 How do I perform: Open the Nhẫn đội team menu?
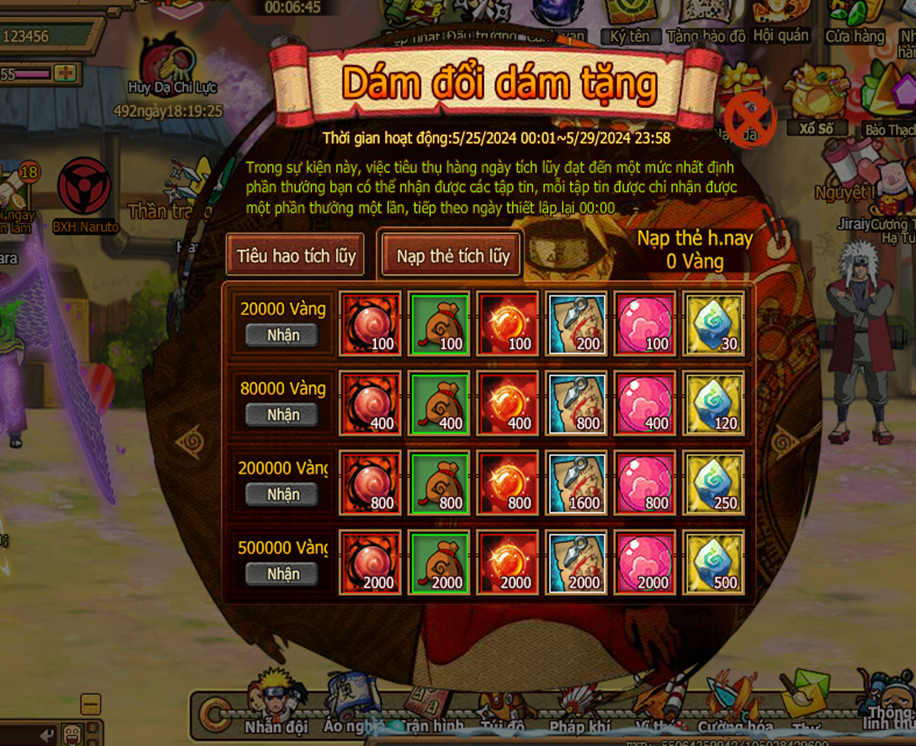click(276, 705)
